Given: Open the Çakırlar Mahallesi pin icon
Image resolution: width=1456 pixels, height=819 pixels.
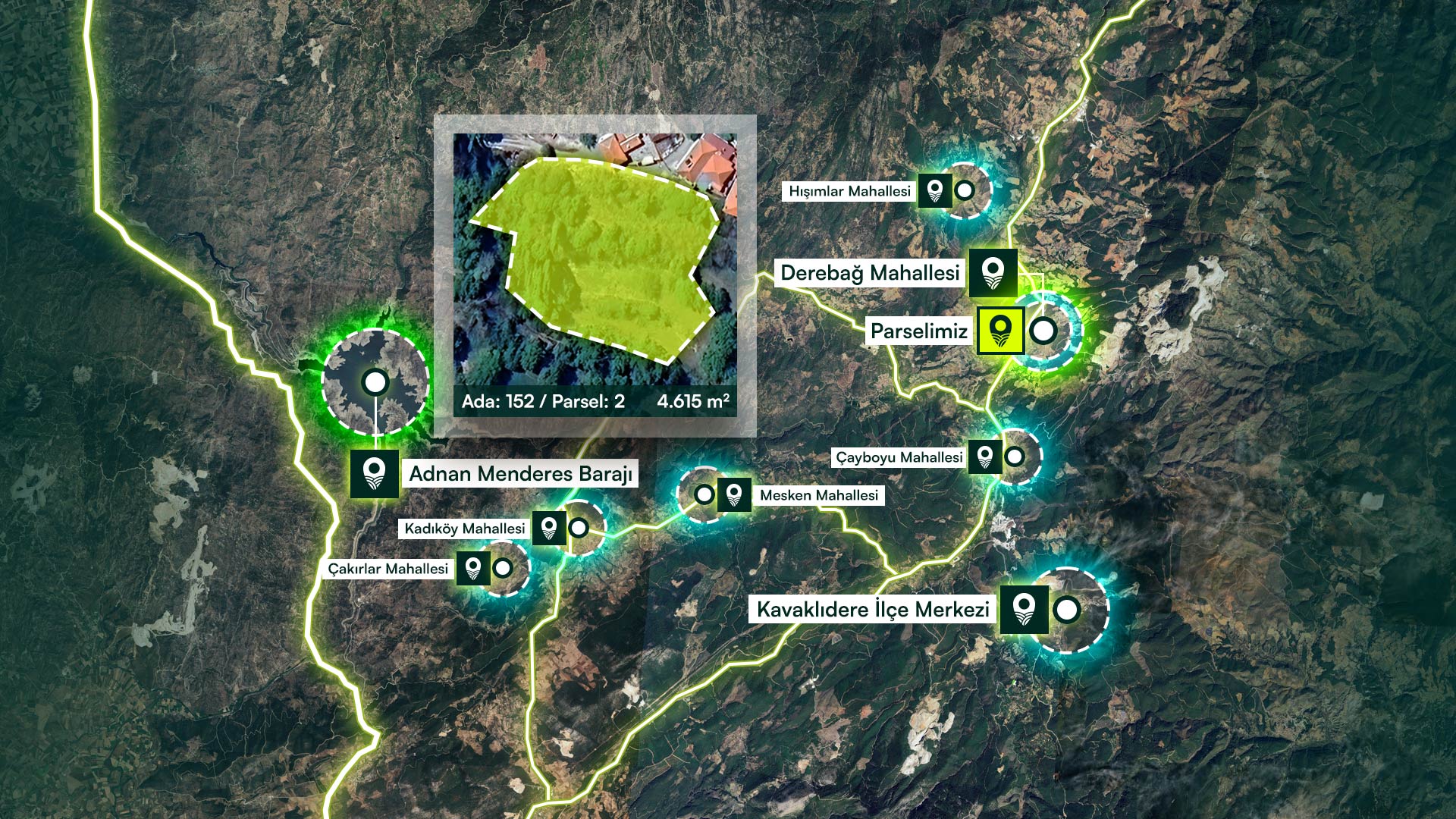Looking at the screenshot, I should (x=472, y=568).
